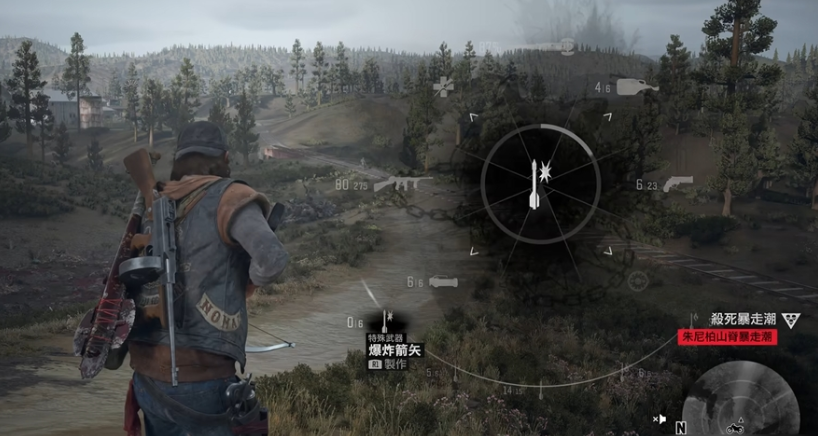
Task: Select the faint gear icon by the wheel
Action: [637, 281]
